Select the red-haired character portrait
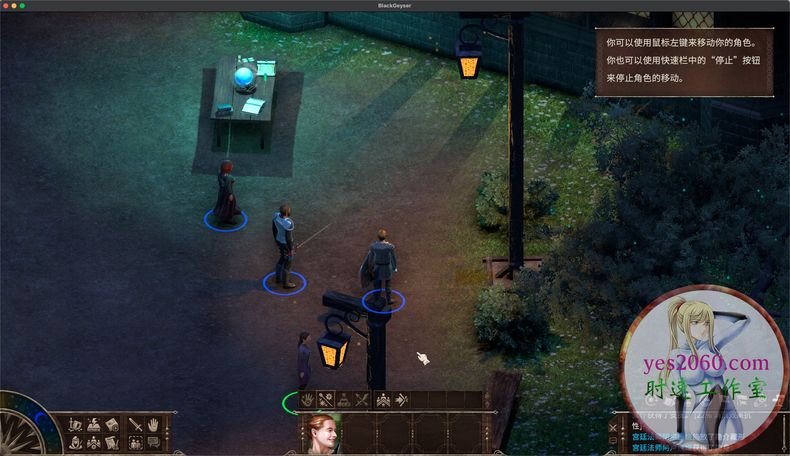Viewport: 790px width, 456px height. [x=323, y=434]
